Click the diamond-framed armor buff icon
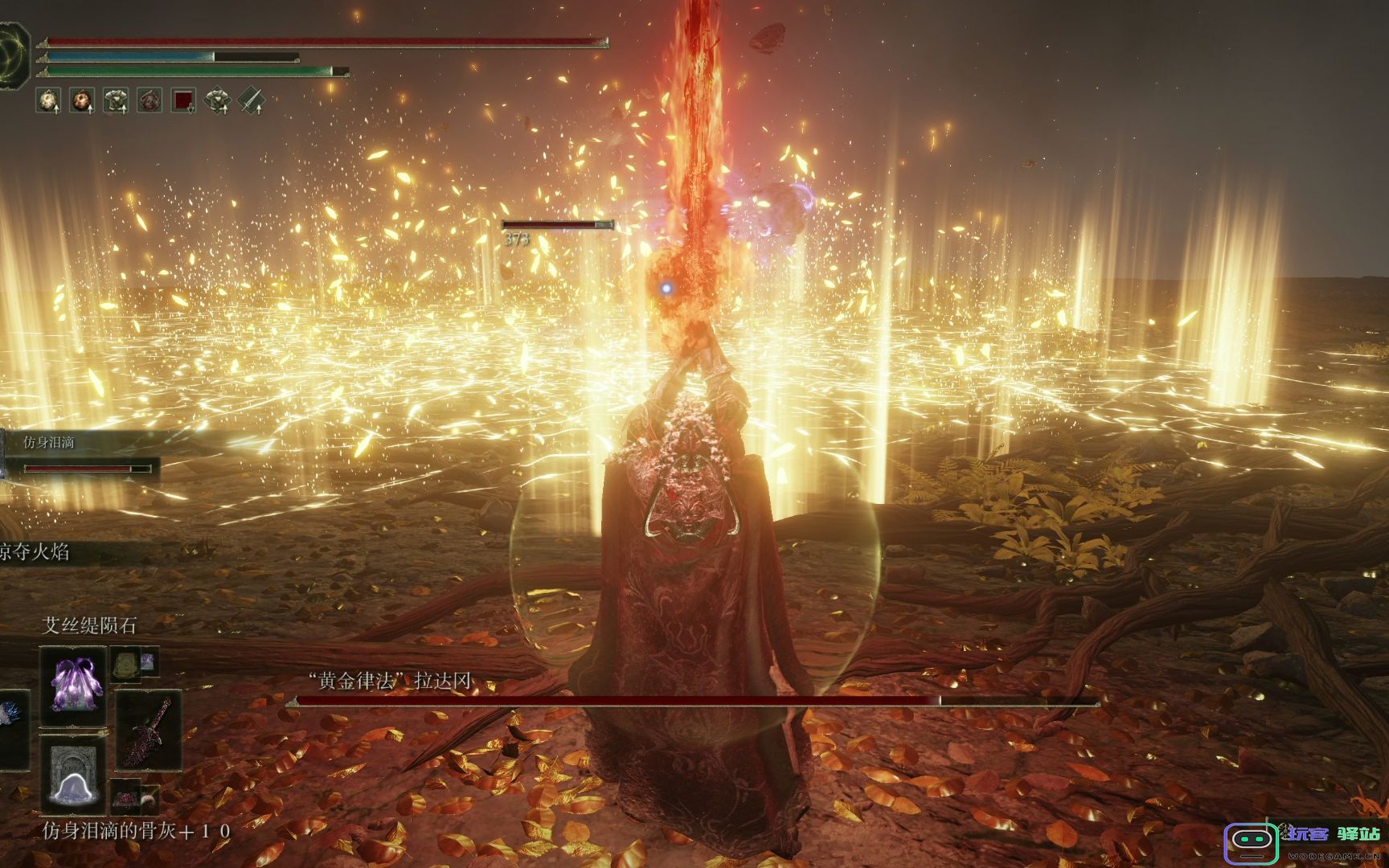Viewport: 1389px width, 868px height. pyautogui.click(x=217, y=100)
